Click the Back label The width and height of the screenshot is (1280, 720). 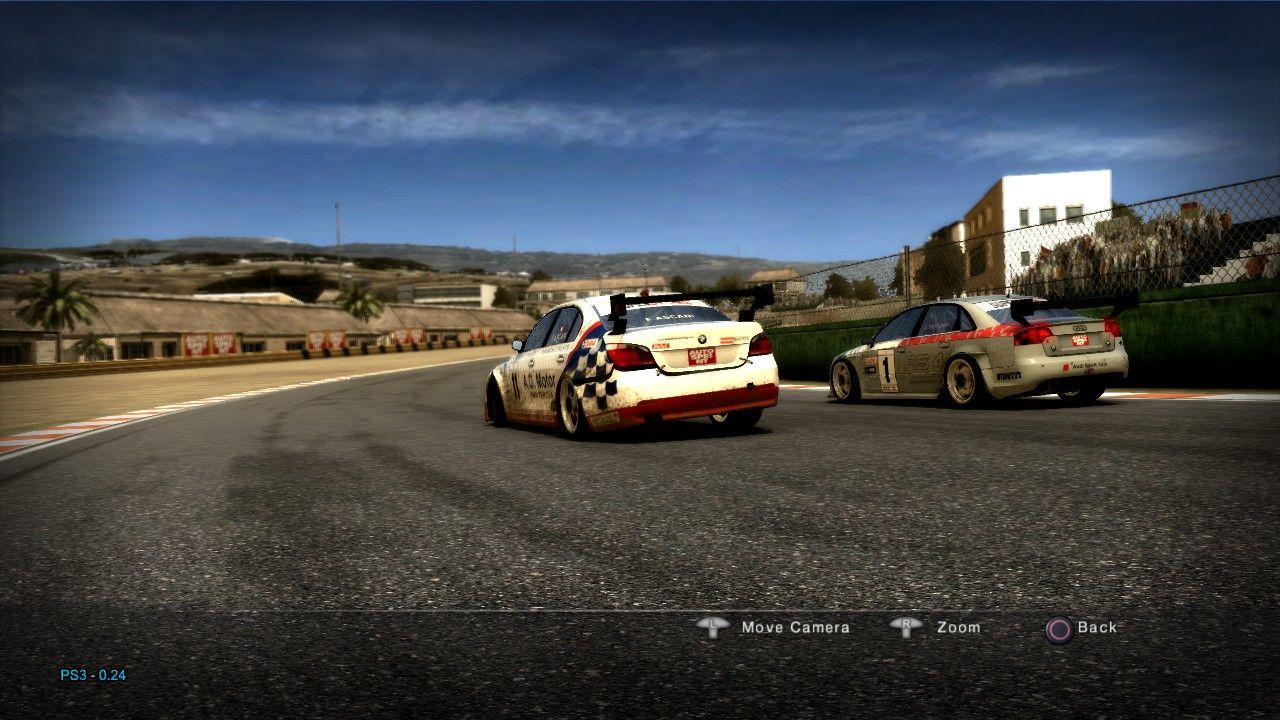[1097, 628]
